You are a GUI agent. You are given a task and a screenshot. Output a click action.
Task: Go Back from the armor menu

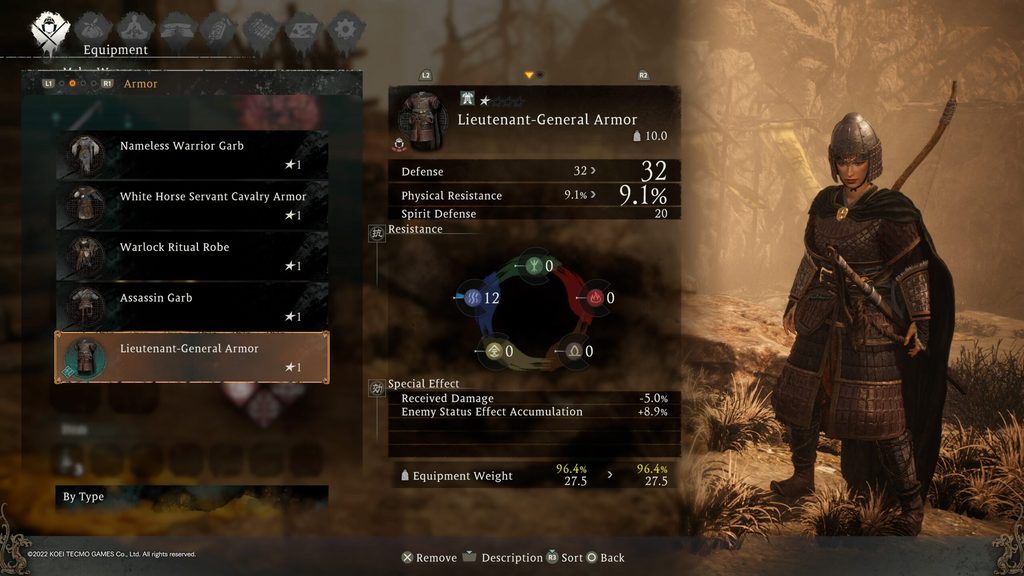point(605,558)
